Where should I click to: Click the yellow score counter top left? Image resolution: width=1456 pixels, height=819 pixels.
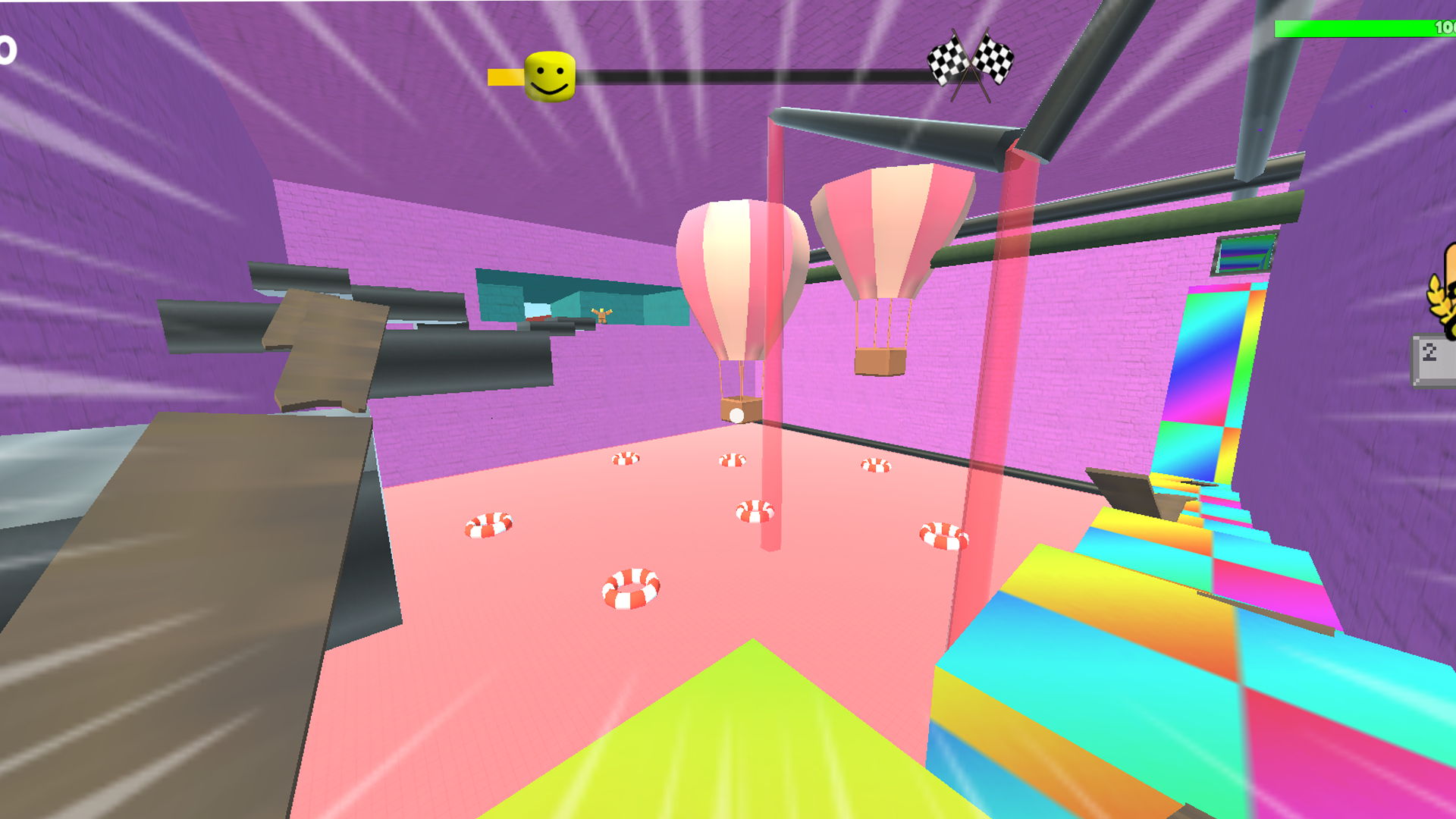6,49
